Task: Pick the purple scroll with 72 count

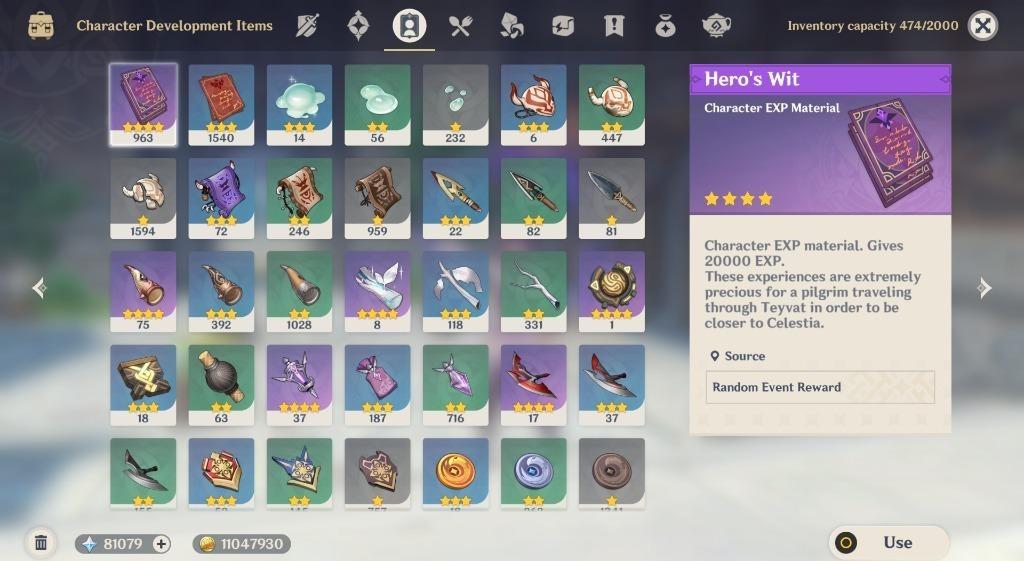Action: (221, 197)
